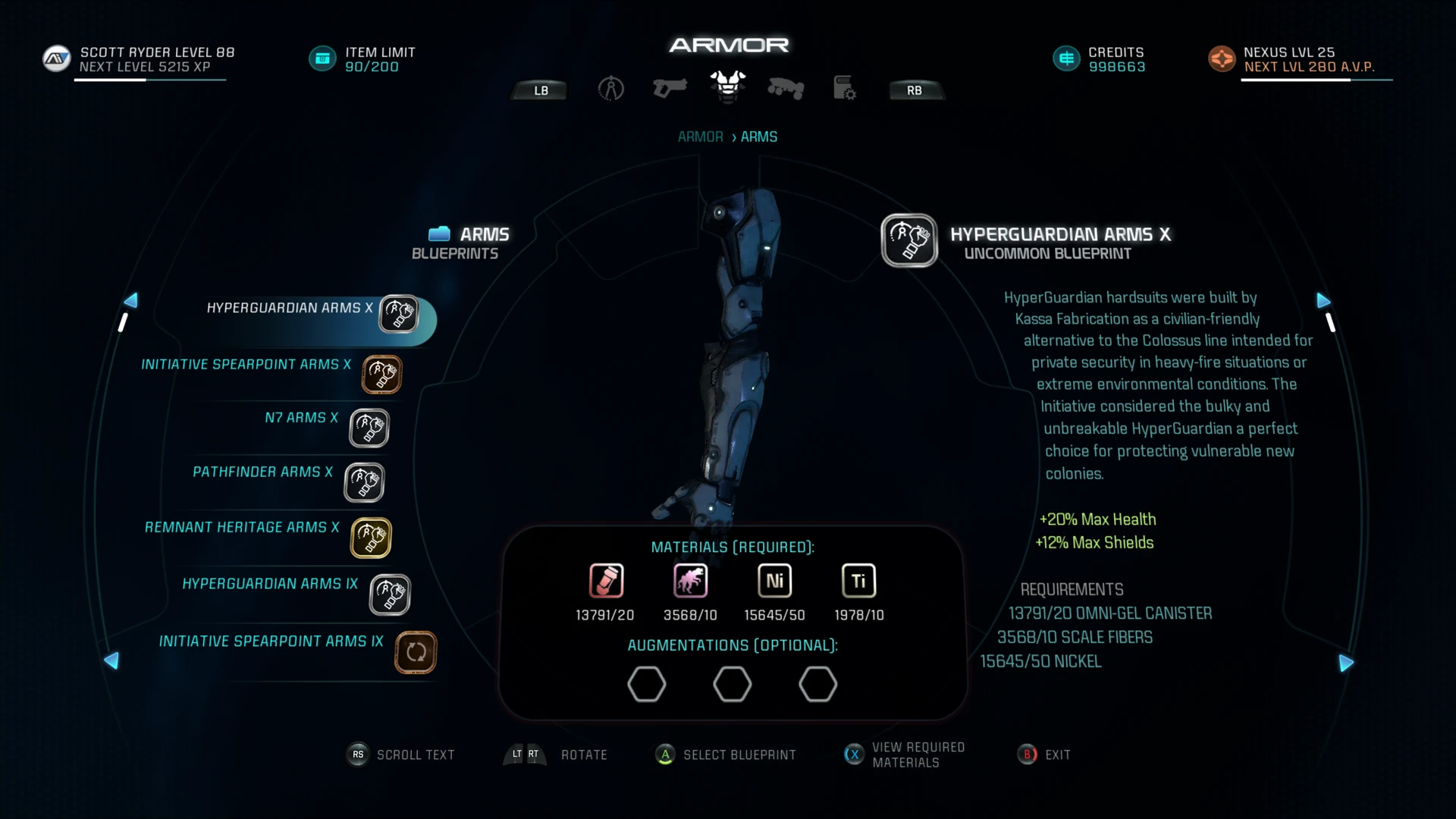The width and height of the screenshot is (1456, 819).
Task: Open the ARMS breadcrumb menu item
Action: [758, 136]
